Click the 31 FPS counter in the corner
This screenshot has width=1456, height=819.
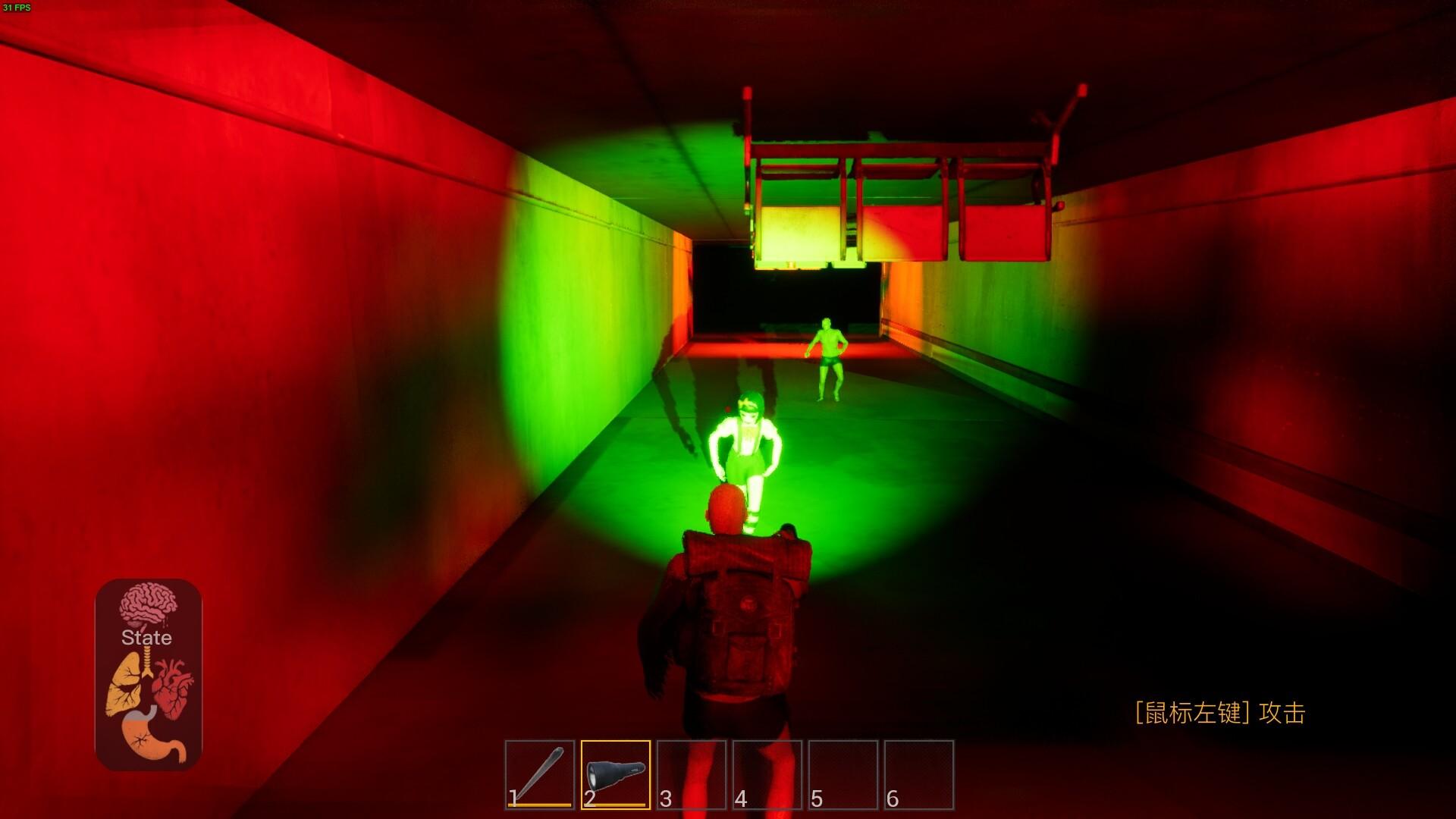(17, 5)
